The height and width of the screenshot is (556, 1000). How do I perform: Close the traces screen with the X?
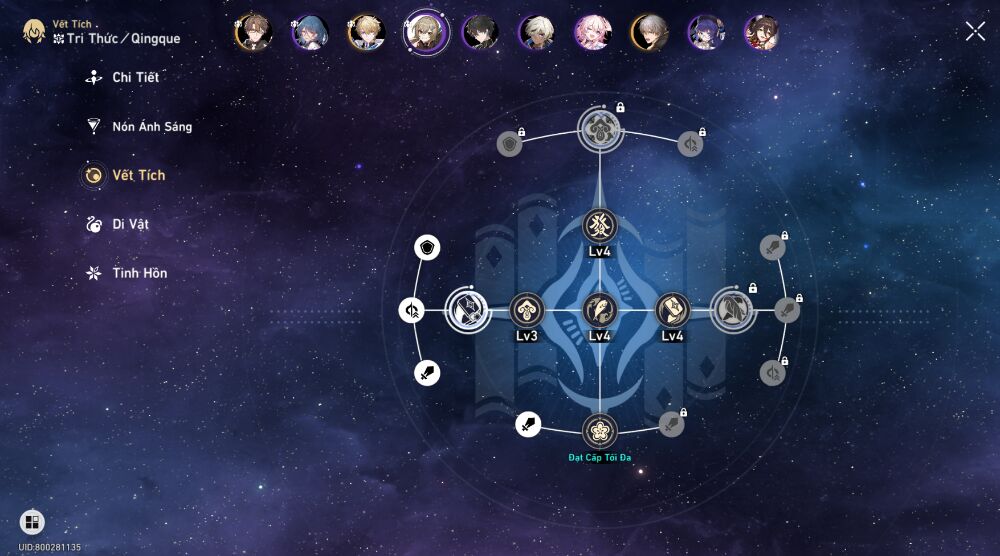[x=975, y=31]
